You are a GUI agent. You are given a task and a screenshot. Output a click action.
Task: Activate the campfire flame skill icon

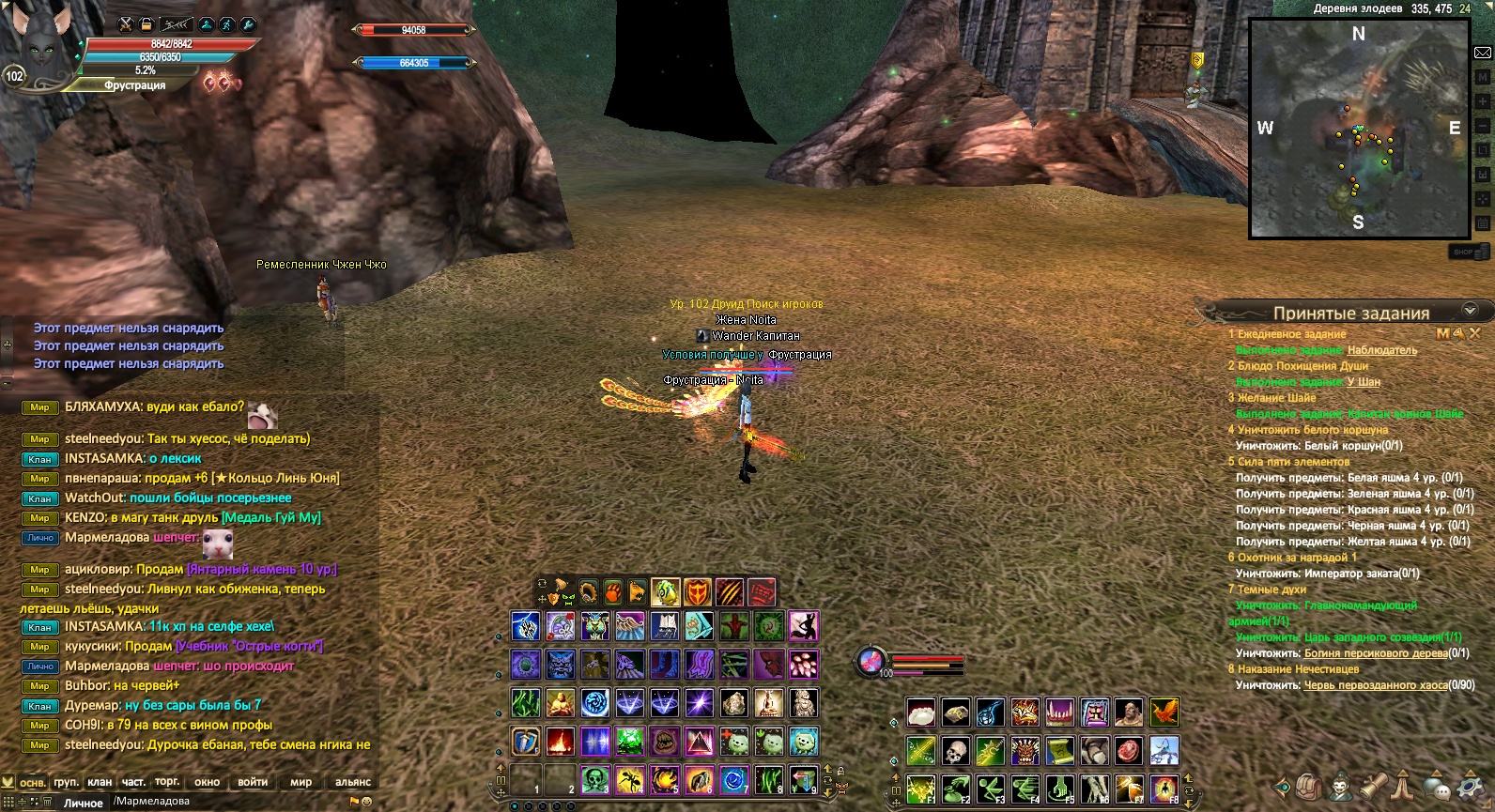[561, 742]
